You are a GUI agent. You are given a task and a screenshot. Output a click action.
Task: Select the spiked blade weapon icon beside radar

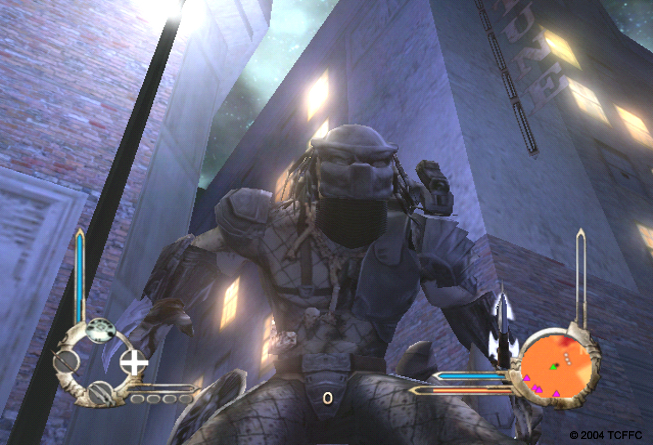[505, 330]
